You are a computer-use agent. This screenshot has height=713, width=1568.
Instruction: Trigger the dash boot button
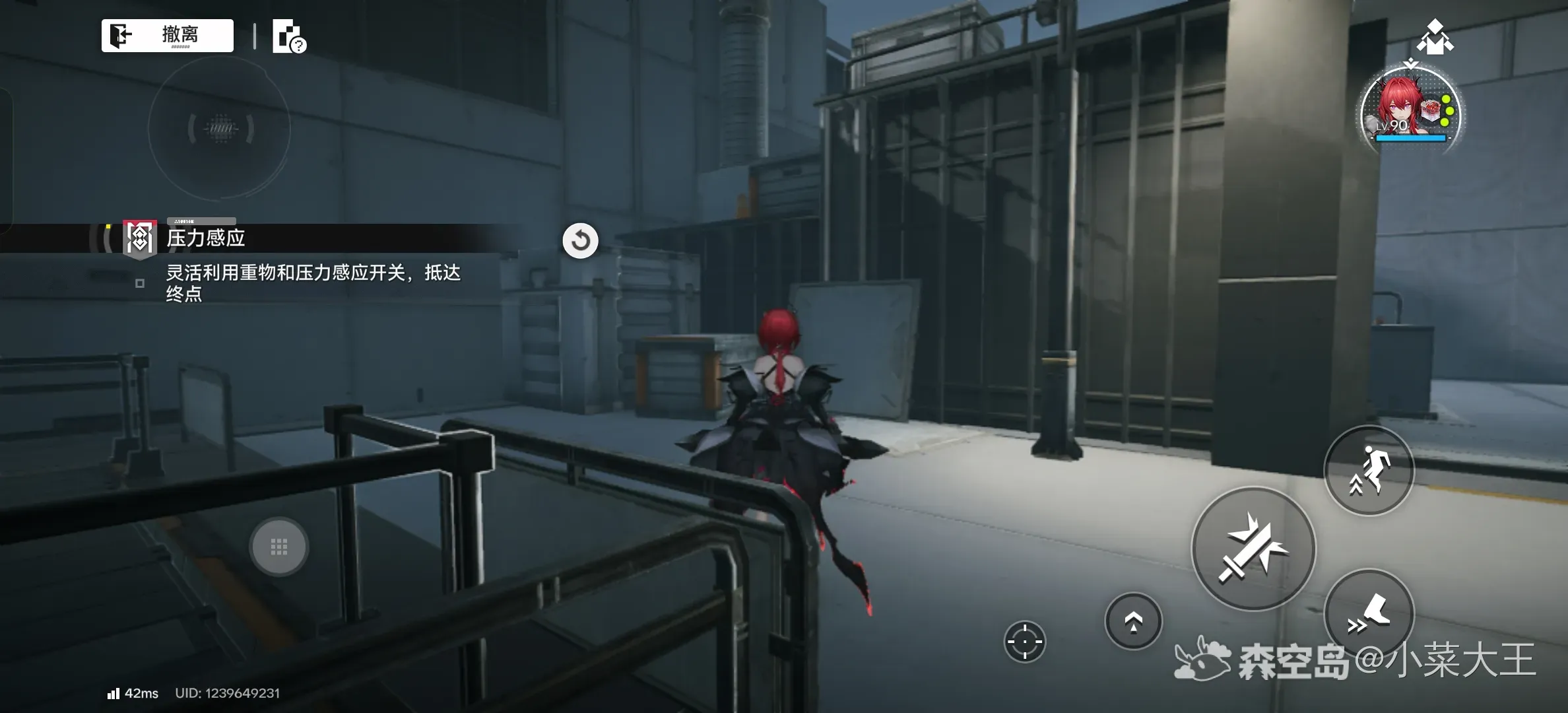1369,614
